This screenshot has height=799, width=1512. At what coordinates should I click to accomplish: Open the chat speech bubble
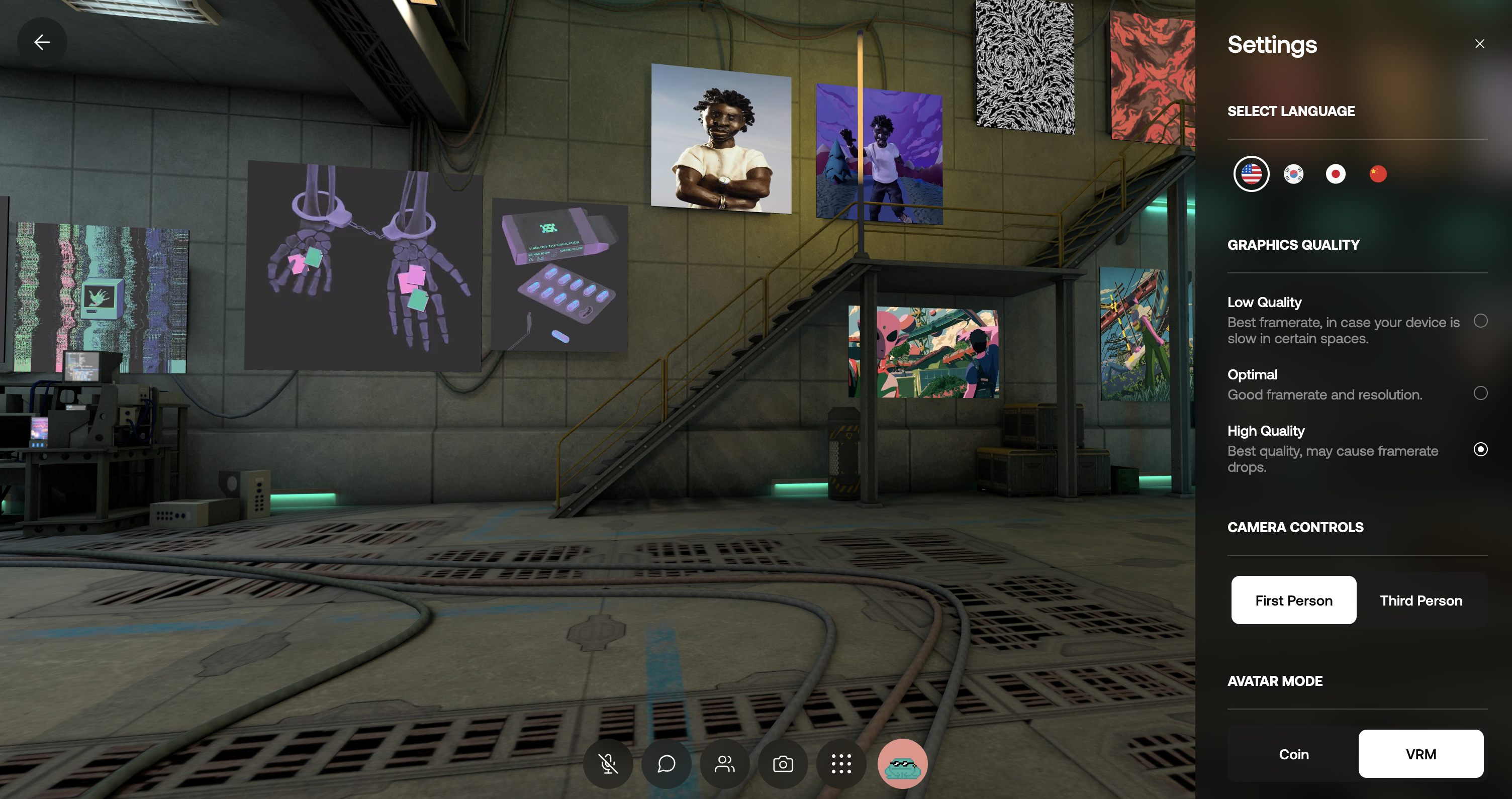coord(666,764)
